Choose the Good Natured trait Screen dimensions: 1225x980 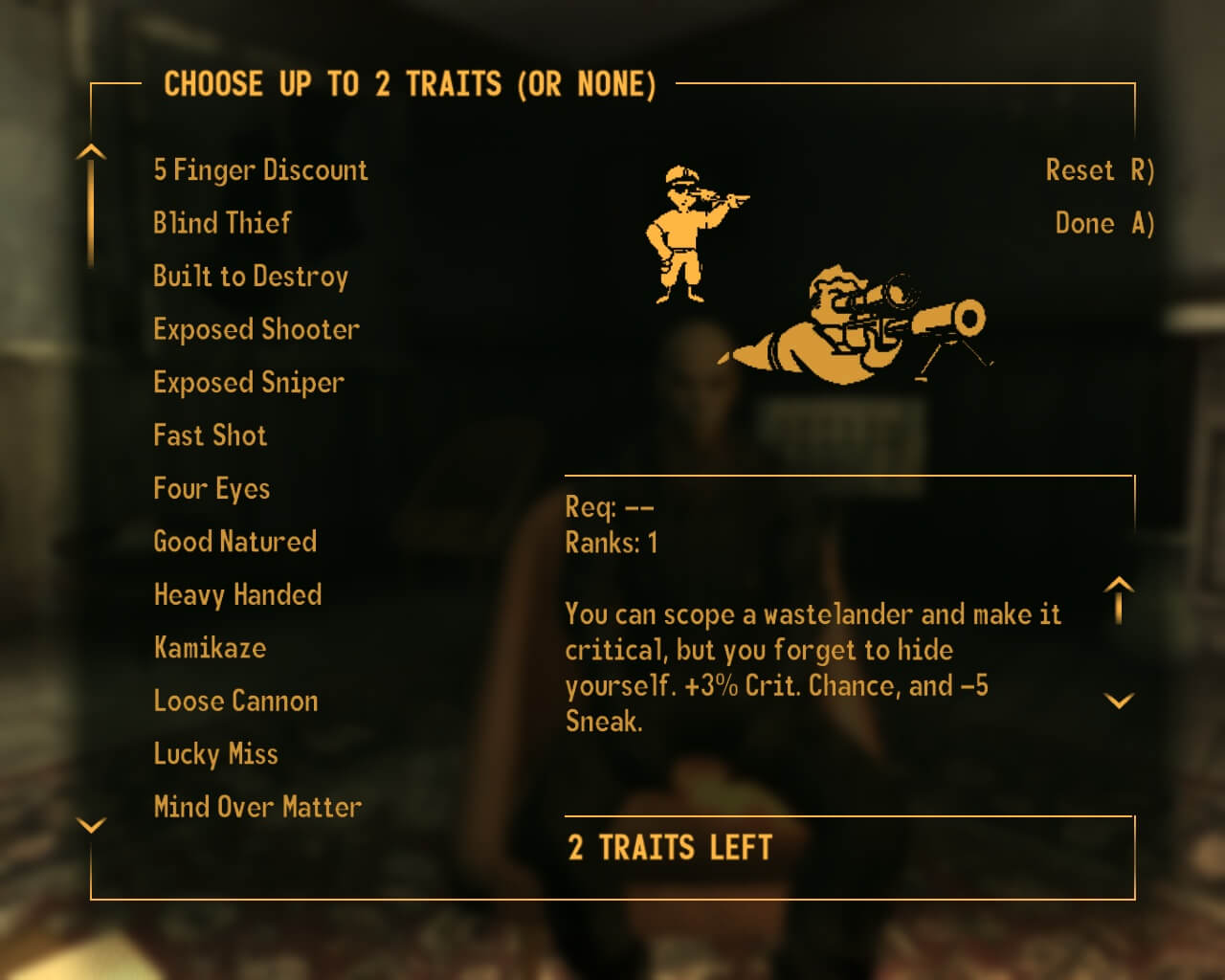234,542
